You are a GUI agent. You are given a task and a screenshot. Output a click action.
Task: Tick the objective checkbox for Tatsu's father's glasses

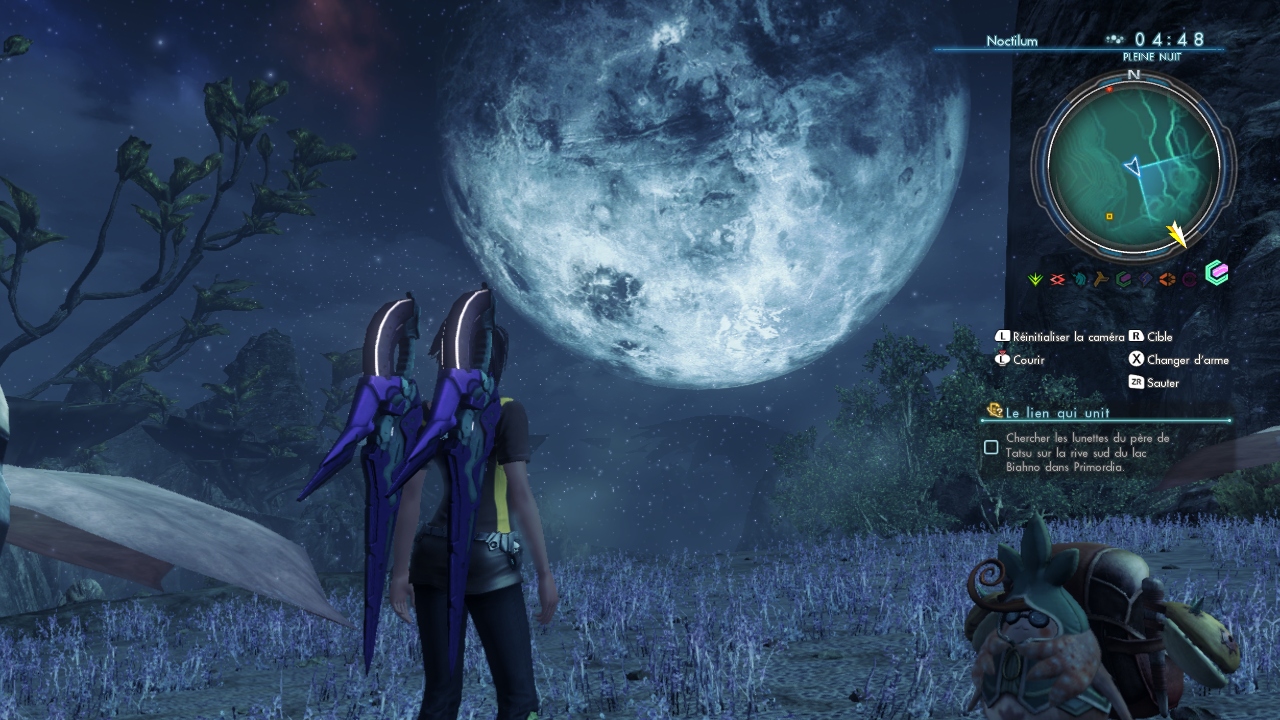pyautogui.click(x=991, y=447)
